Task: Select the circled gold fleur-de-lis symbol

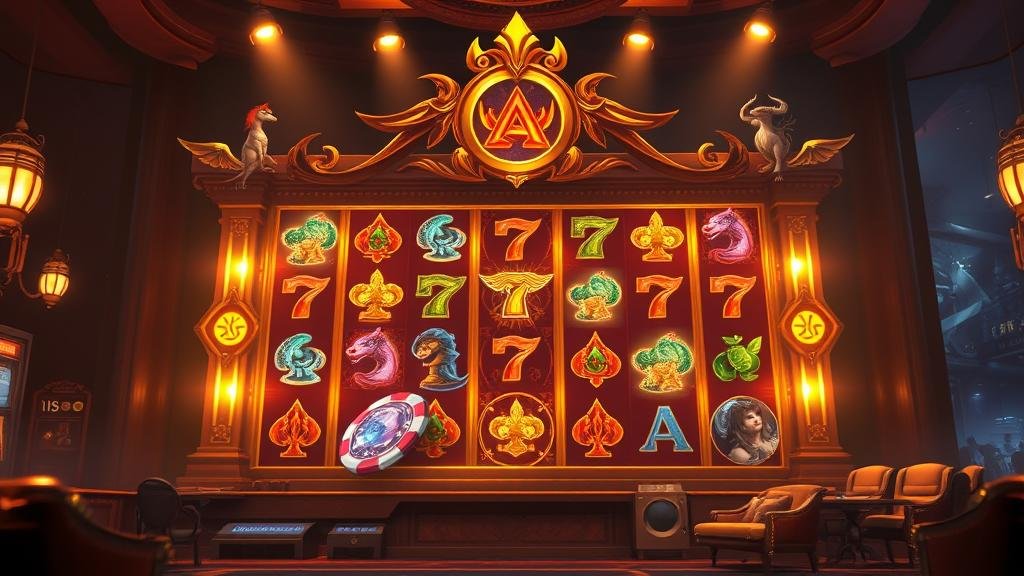Action: [x=515, y=429]
